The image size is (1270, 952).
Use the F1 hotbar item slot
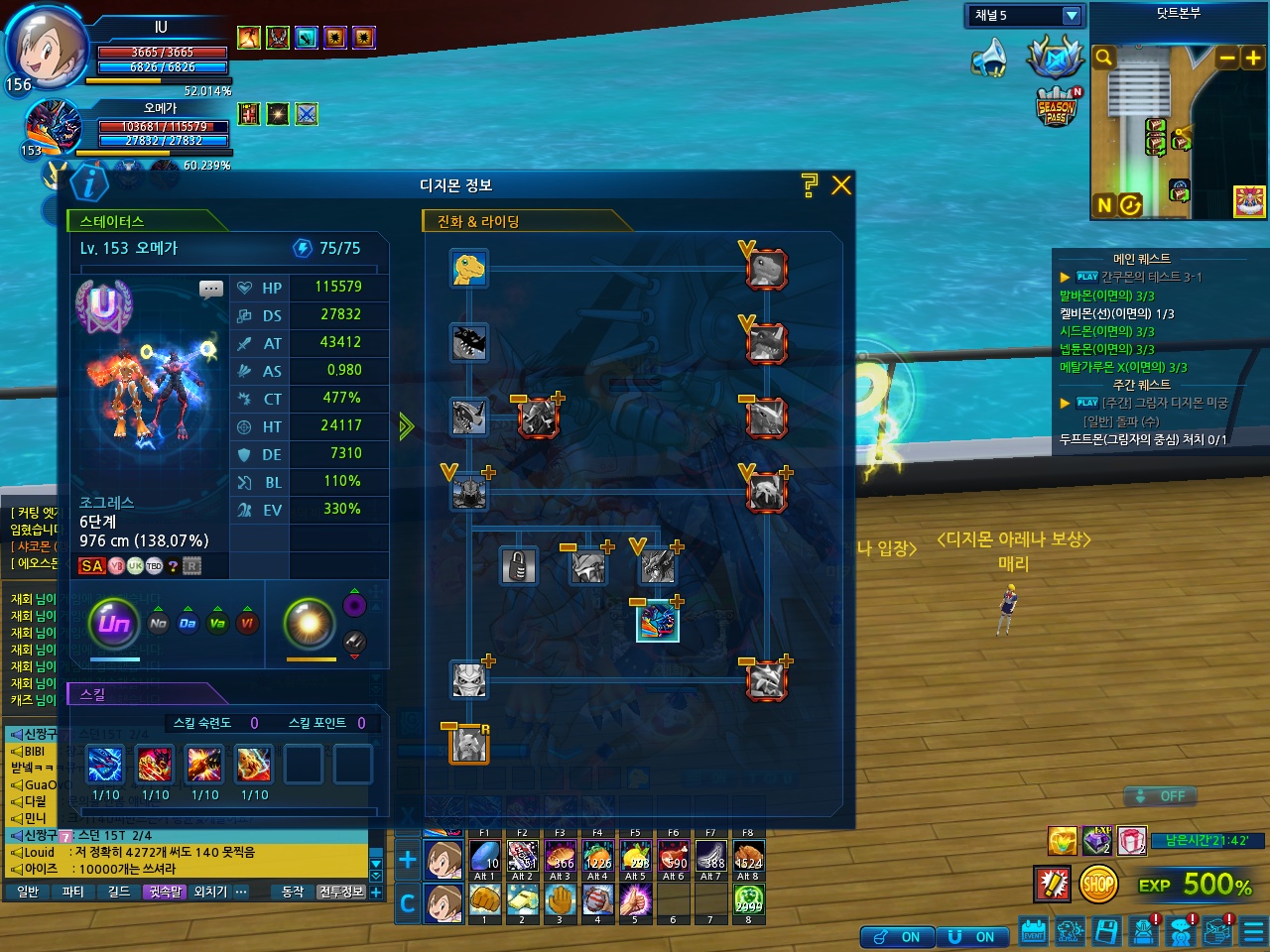coord(484,857)
